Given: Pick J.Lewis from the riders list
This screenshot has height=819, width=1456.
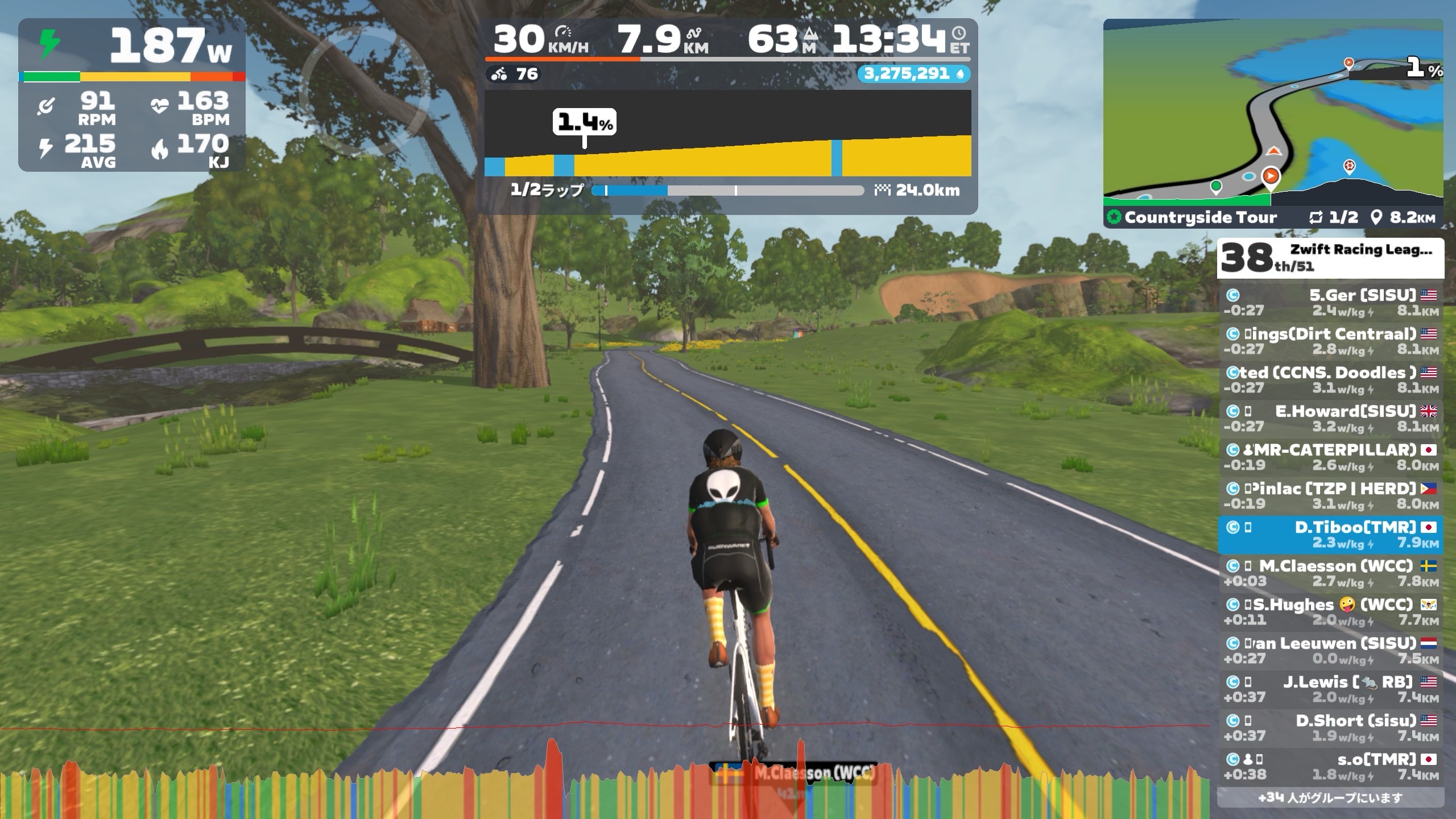Looking at the screenshot, I should pos(1330,689).
